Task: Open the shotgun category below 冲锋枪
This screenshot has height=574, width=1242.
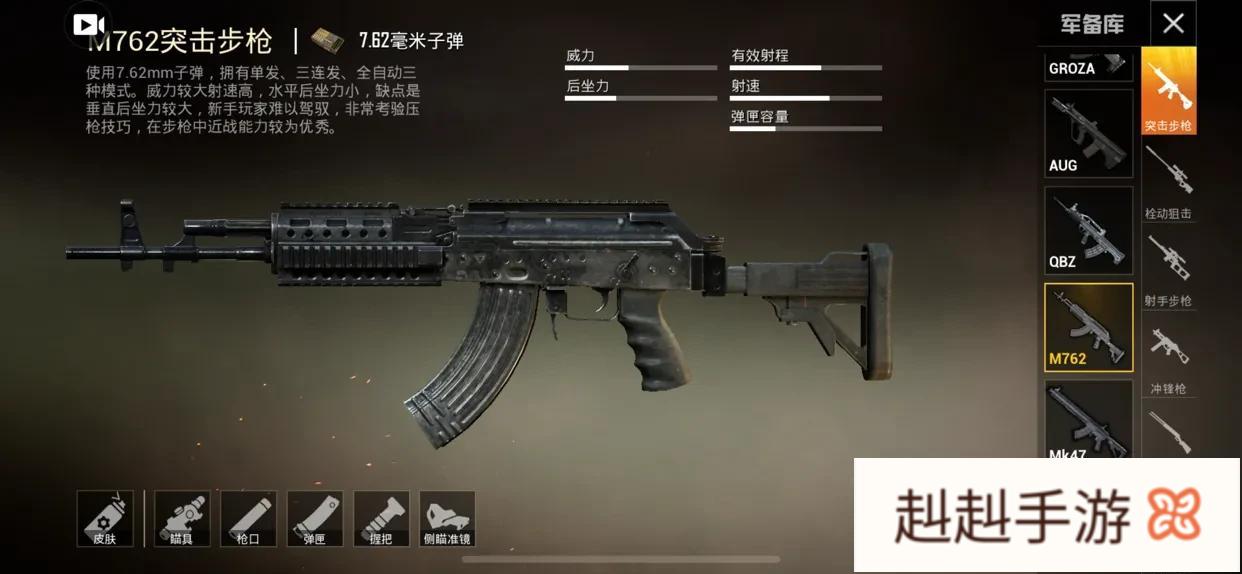Action: coord(1169,432)
